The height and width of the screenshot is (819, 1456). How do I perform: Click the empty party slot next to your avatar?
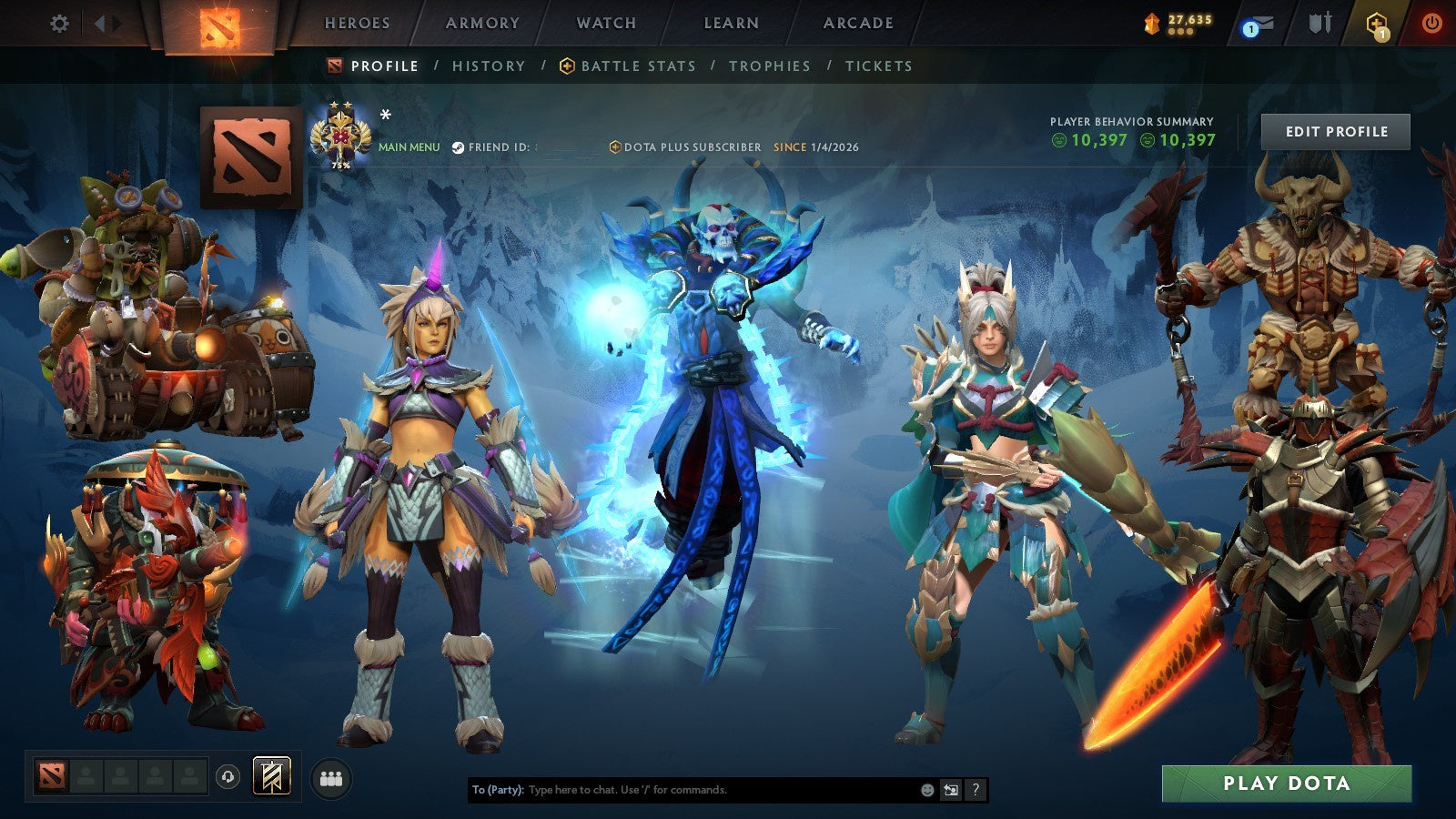(x=86, y=774)
